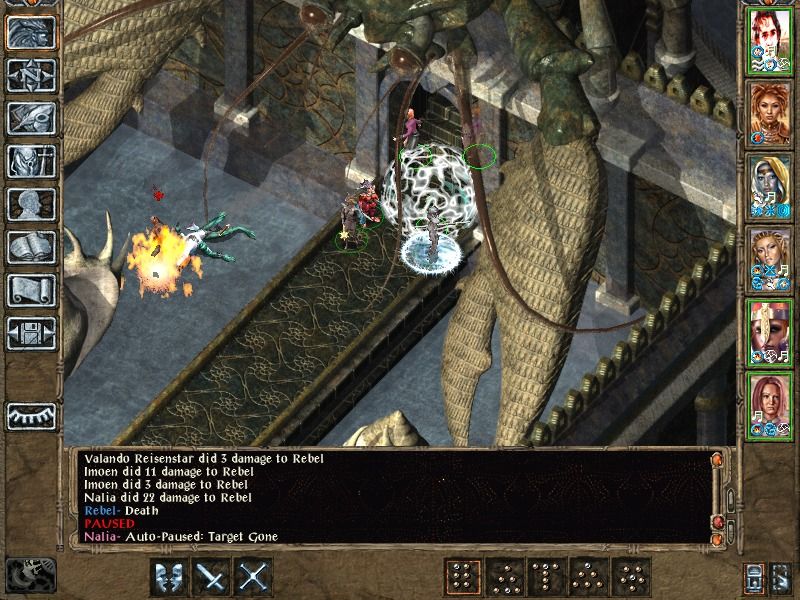Activate the guard shield action button
The width and height of the screenshot is (800, 600).
(x=170, y=577)
